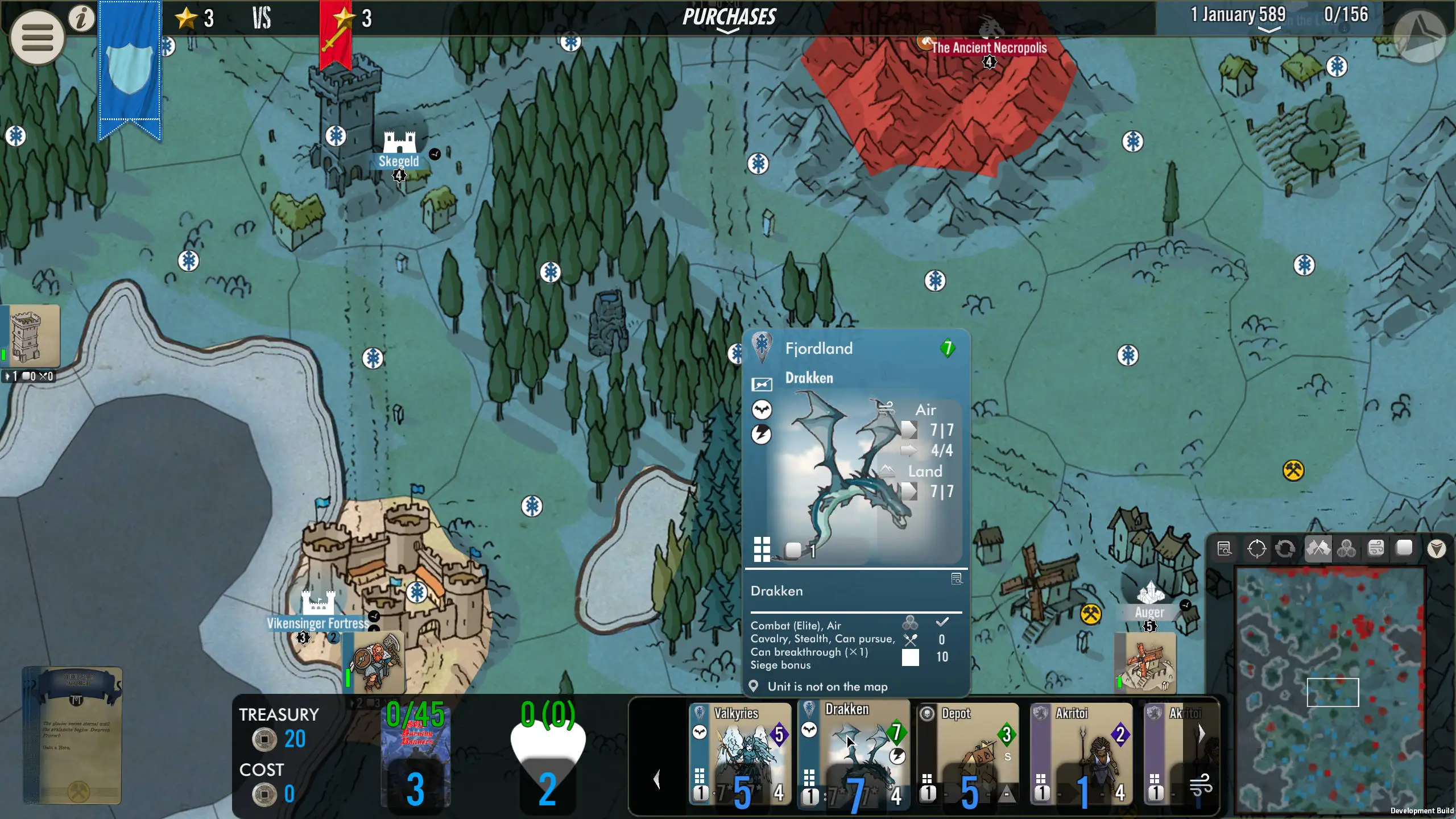The width and height of the screenshot is (1456, 819).
Task: Open the blue card deck showing 0/45
Action: 416,754
